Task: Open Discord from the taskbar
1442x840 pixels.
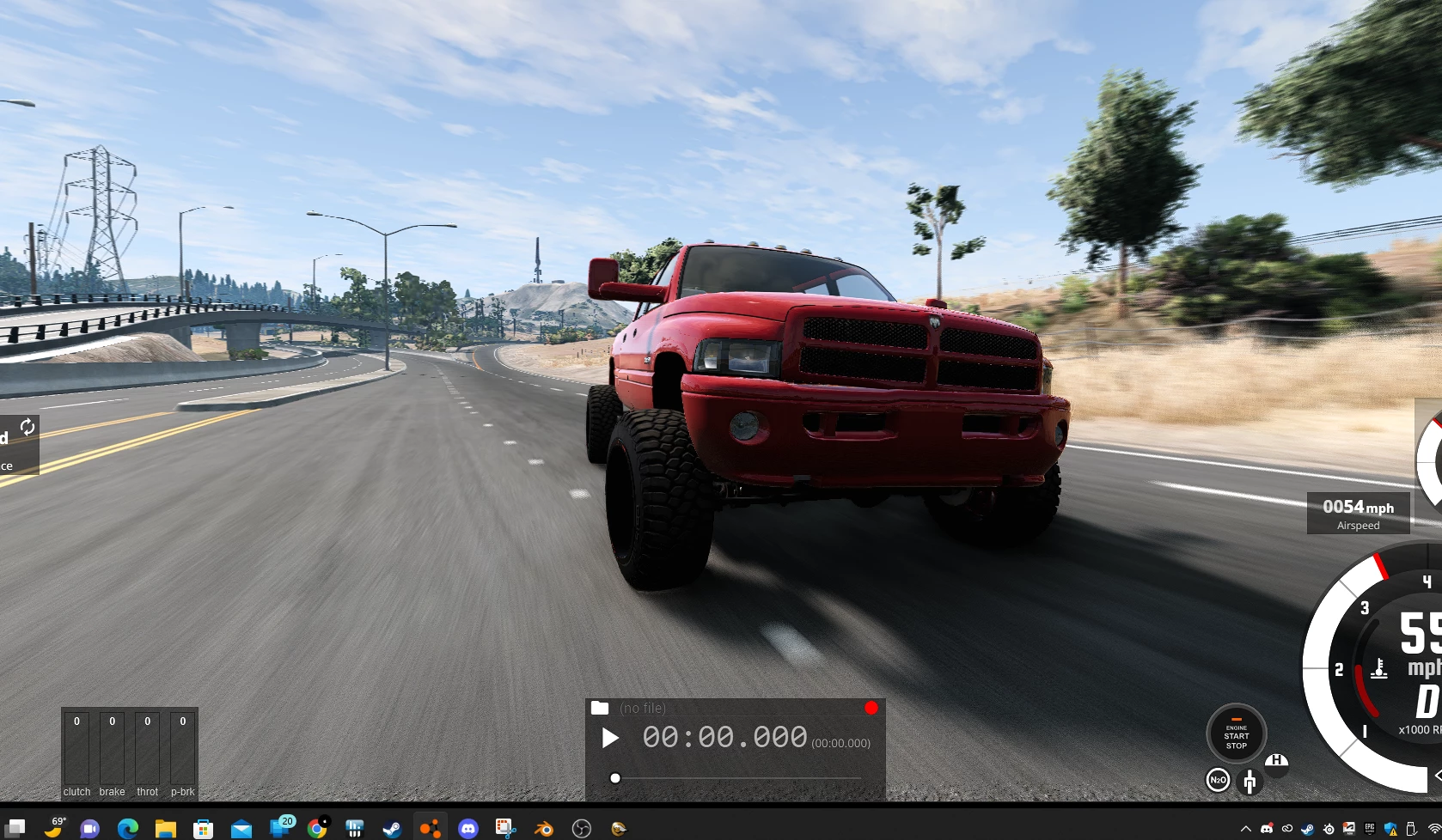Action: tap(468, 829)
